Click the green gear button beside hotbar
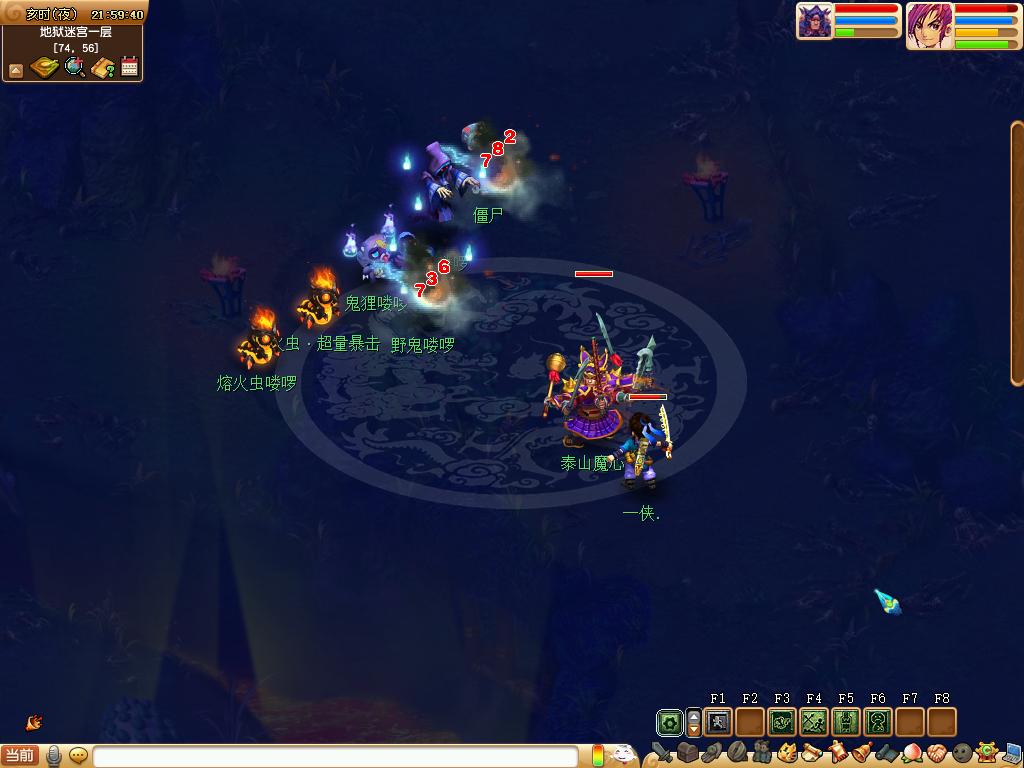The height and width of the screenshot is (768, 1024). [x=670, y=722]
